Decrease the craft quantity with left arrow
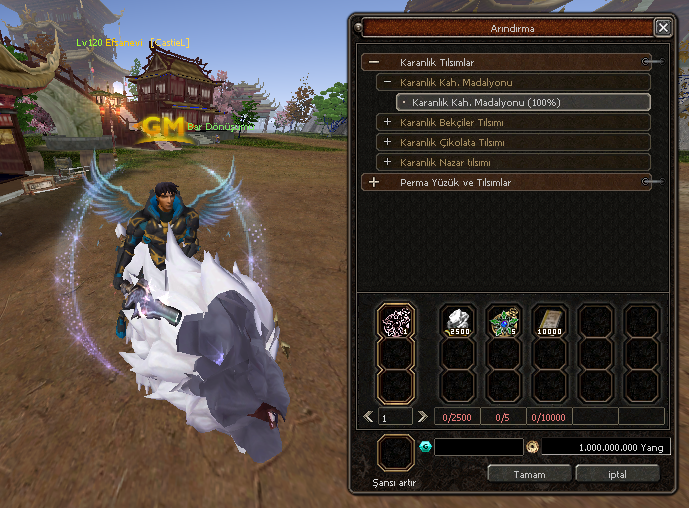The height and width of the screenshot is (508, 689). coord(369,416)
